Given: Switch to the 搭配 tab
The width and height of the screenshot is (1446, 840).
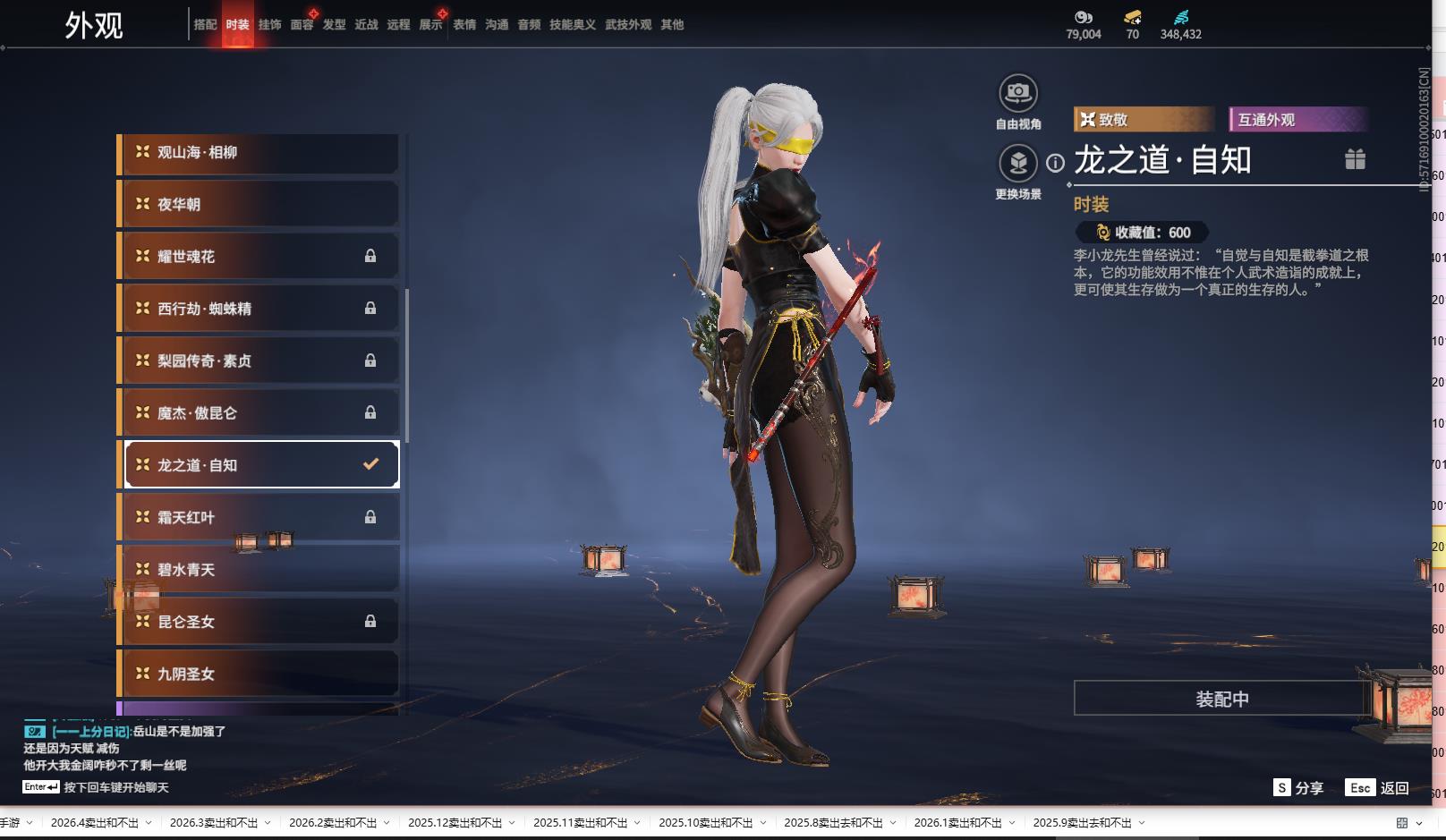Looking at the screenshot, I should [x=205, y=25].
